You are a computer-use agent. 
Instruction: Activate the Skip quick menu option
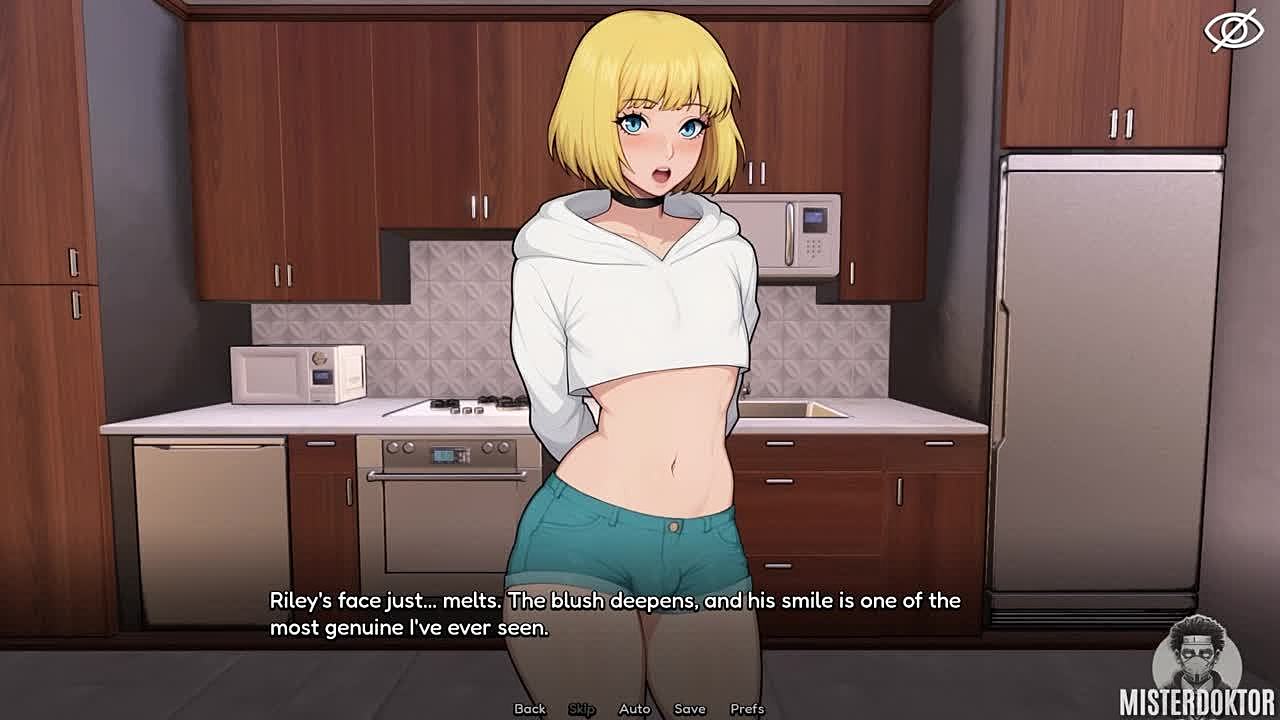[x=582, y=709]
